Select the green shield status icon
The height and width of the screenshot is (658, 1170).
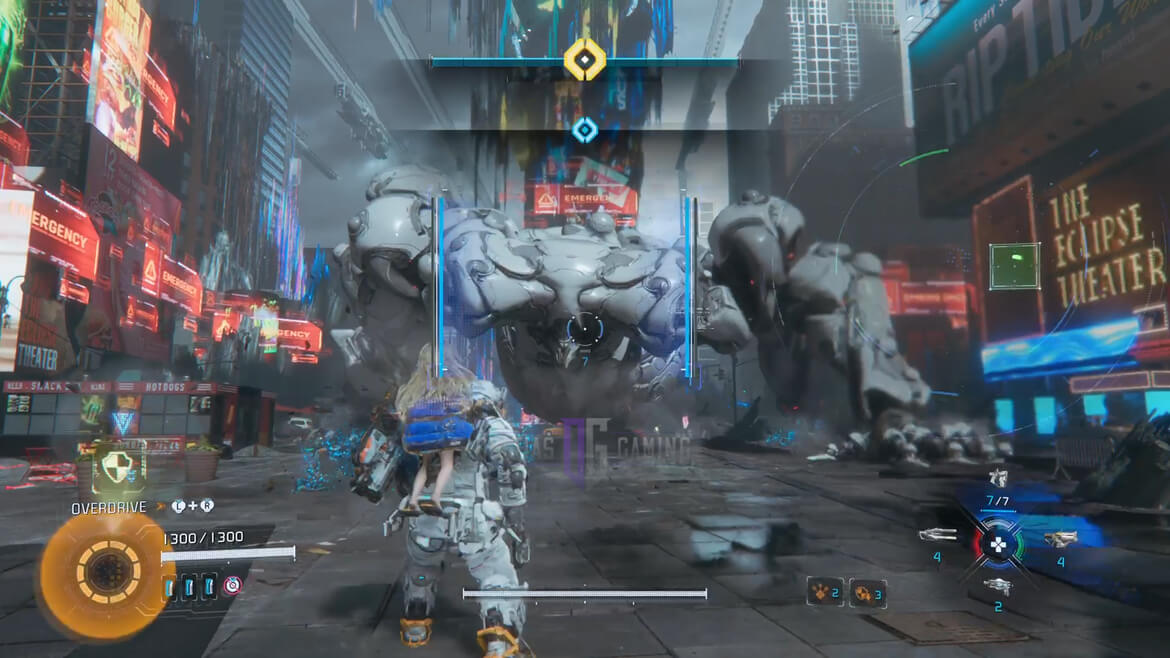click(119, 468)
